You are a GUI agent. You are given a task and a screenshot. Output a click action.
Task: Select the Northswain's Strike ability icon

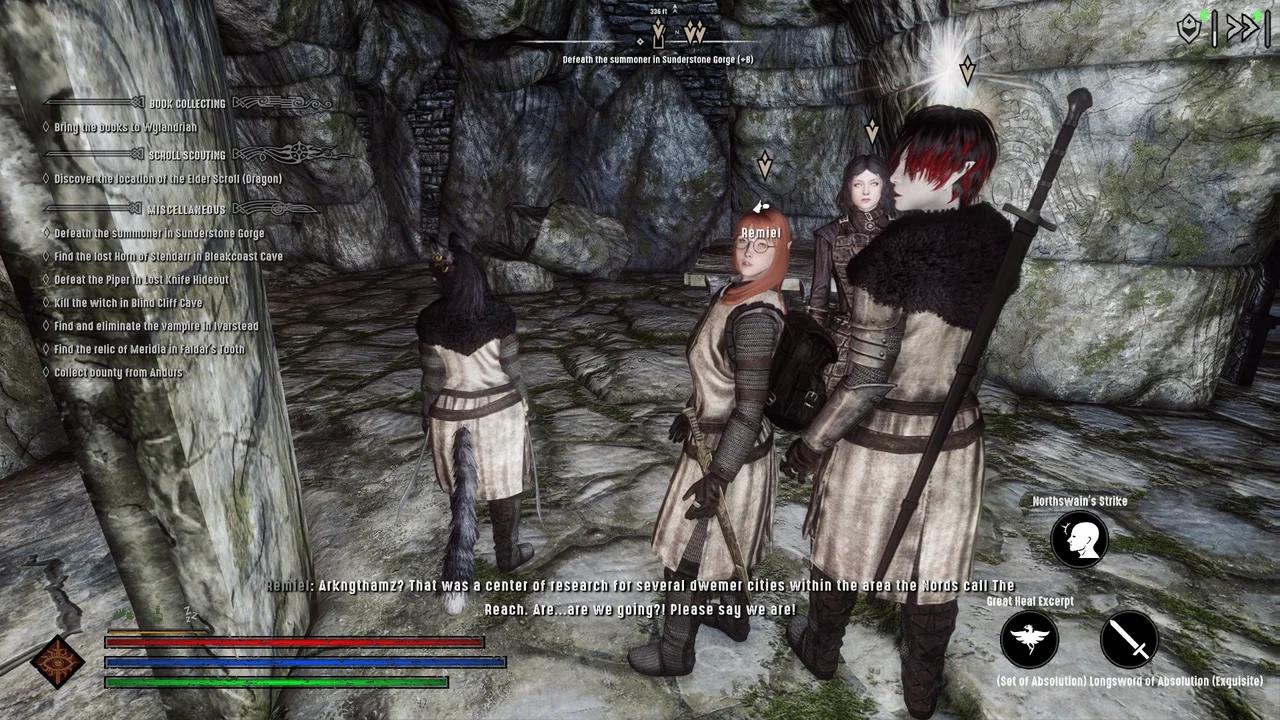point(1078,538)
